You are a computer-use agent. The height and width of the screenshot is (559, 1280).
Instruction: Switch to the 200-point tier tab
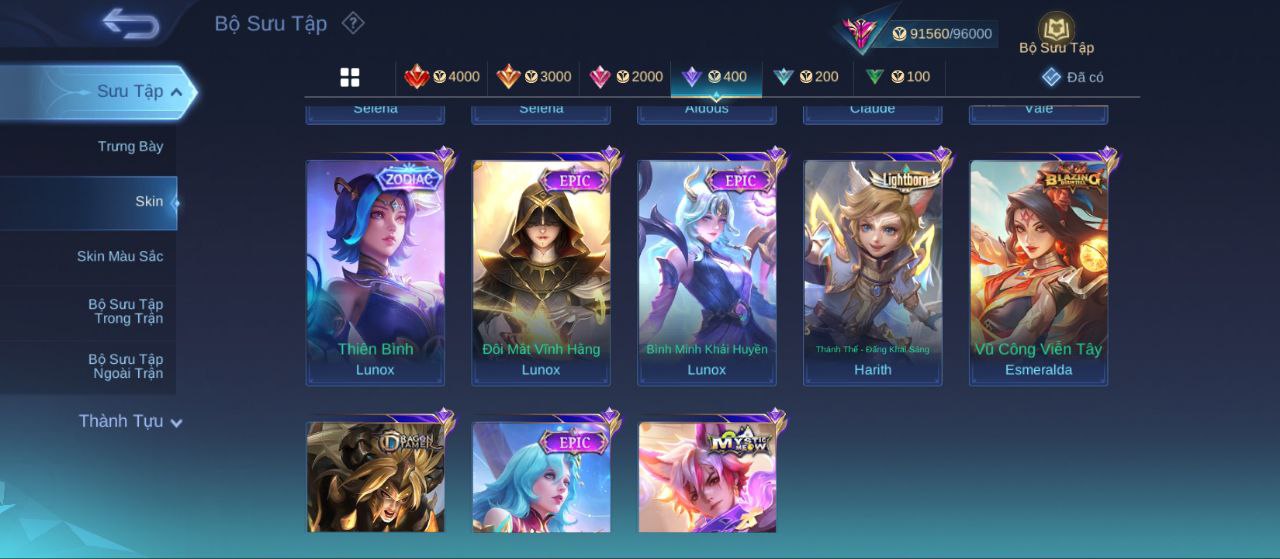click(x=806, y=77)
